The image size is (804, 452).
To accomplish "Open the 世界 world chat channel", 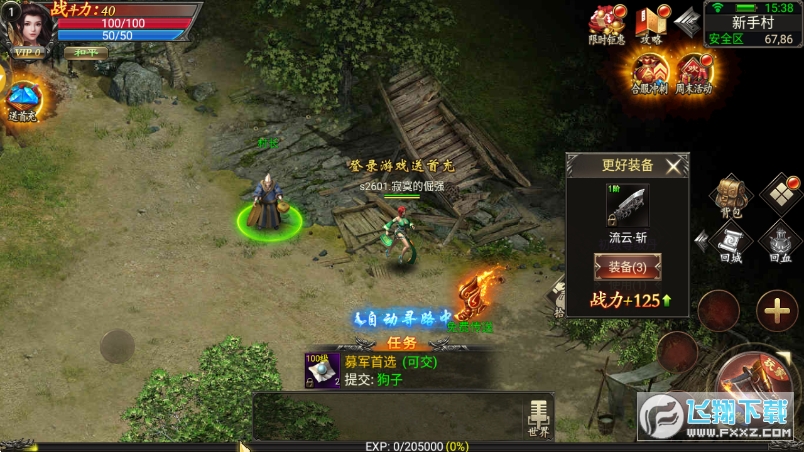I will 538,417.
